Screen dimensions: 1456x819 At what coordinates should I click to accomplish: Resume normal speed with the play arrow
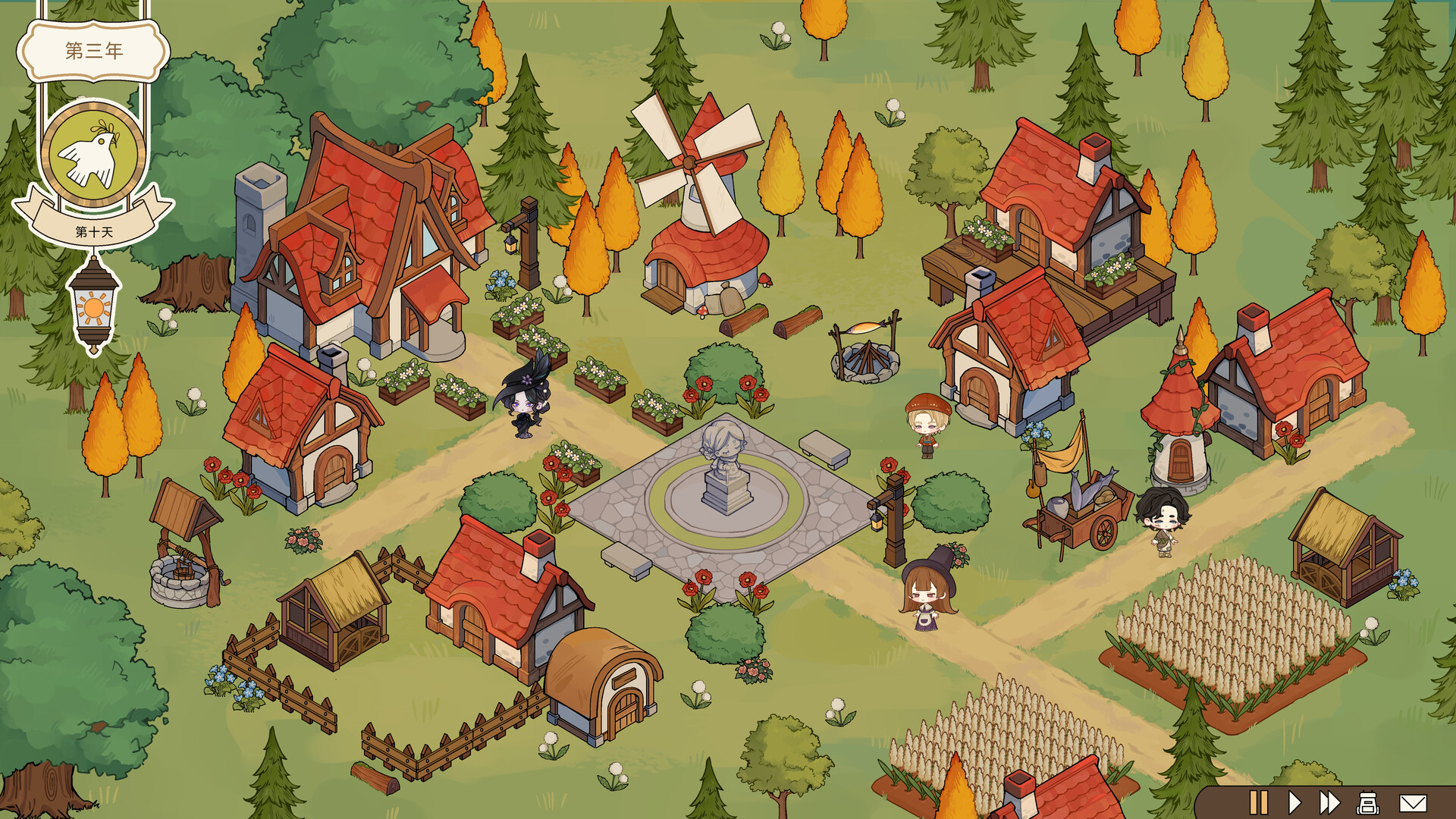pos(1294,802)
